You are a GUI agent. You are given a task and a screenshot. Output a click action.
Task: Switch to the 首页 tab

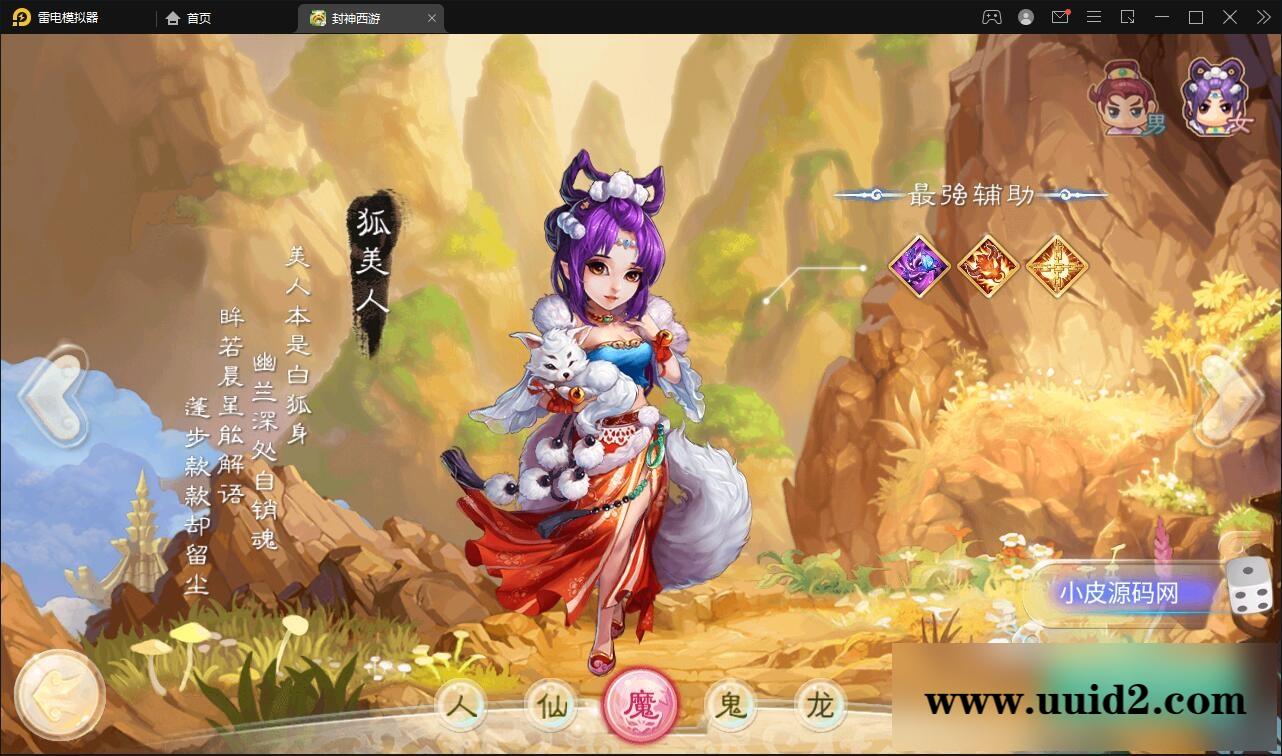[186, 17]
